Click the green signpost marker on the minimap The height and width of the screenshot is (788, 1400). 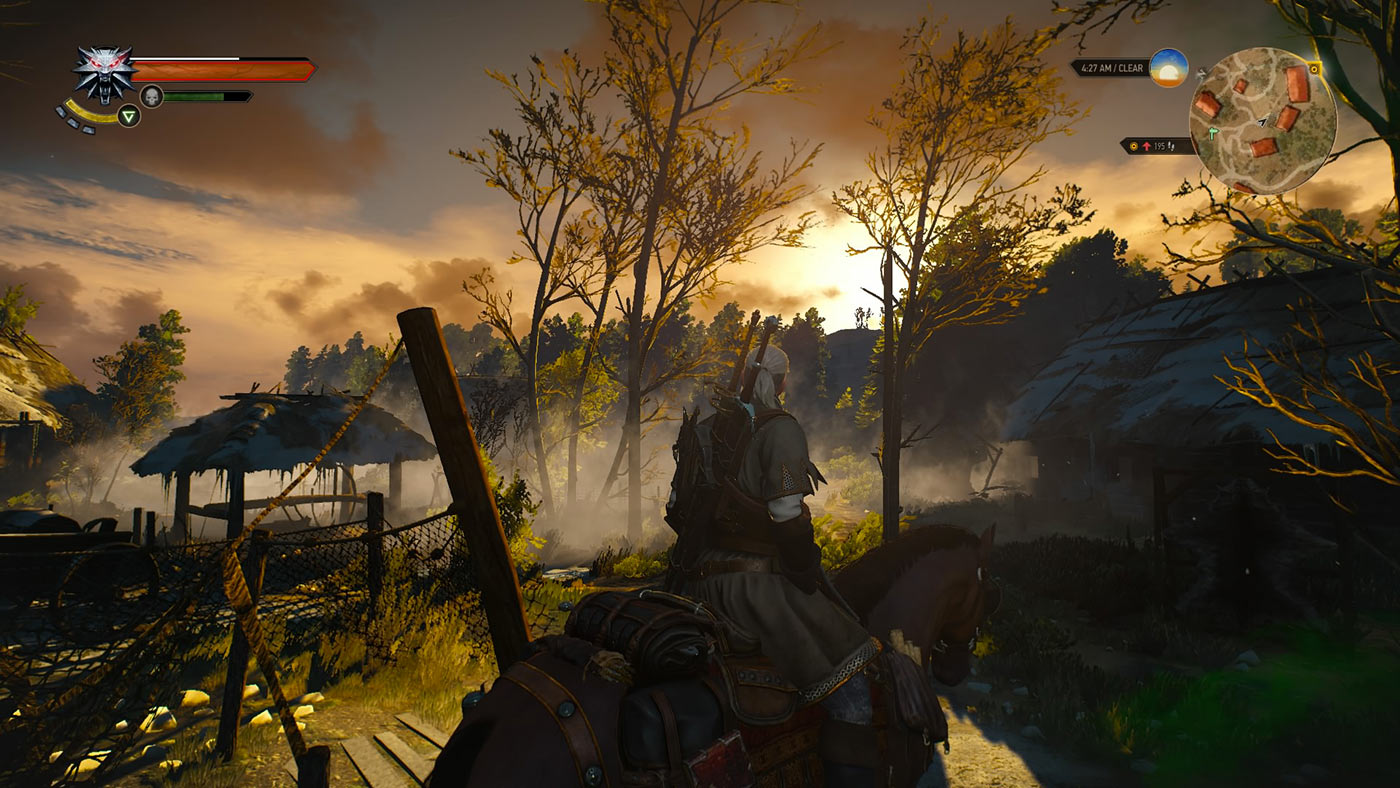click(1212, 133)
